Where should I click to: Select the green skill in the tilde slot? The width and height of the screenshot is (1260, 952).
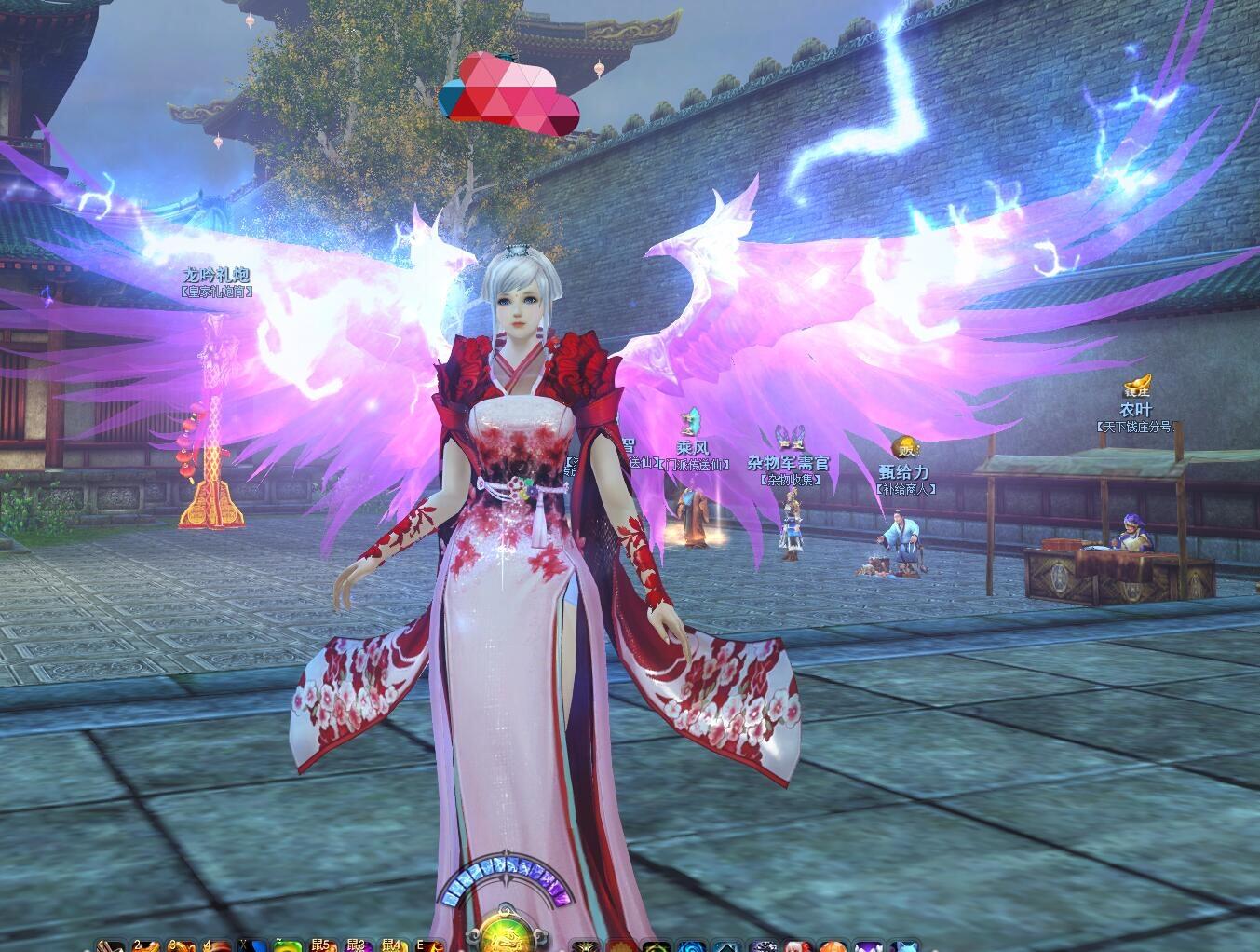click(x=288, y=945)
